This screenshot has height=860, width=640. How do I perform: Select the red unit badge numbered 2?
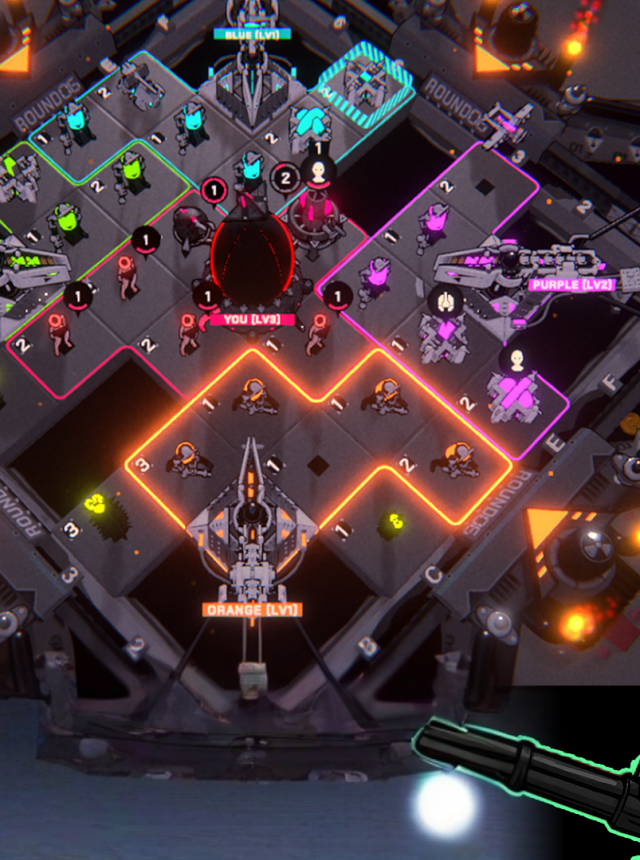pos(284,179)
